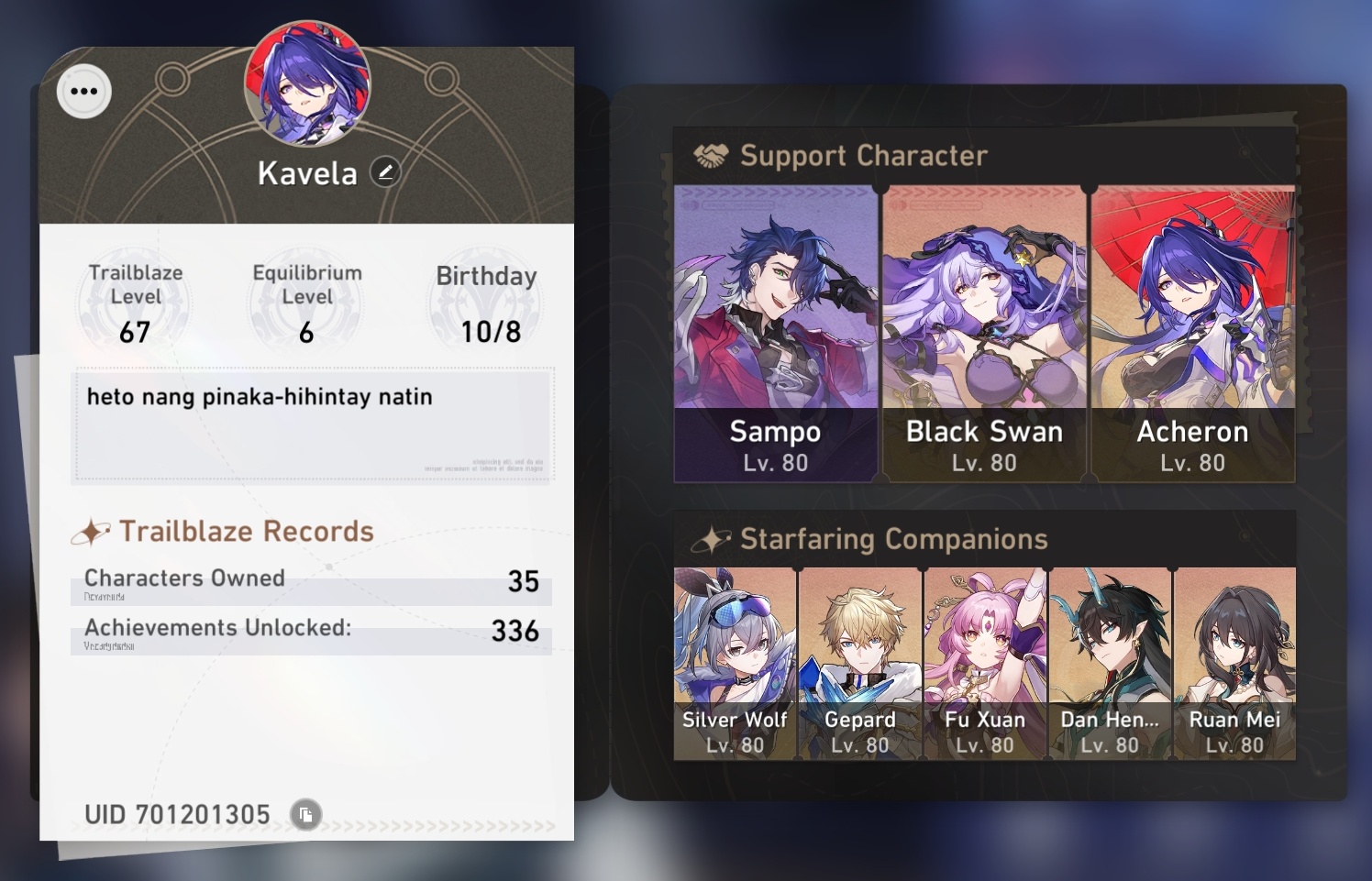Copy the UID using the copy icon
Viewport: 1372px width, 881px height.
305,814
